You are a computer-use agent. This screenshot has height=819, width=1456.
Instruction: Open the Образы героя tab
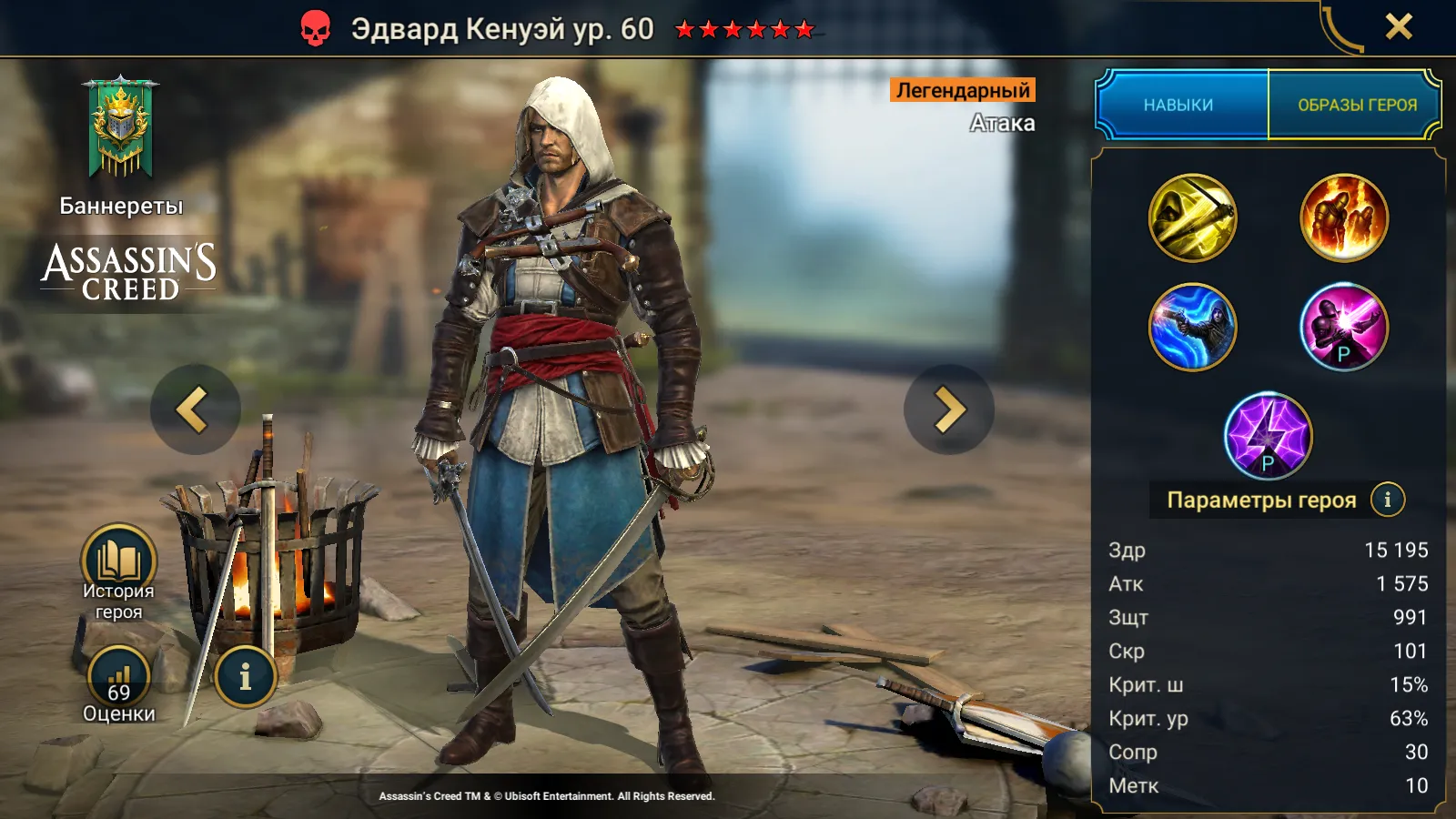point(1356,105)
